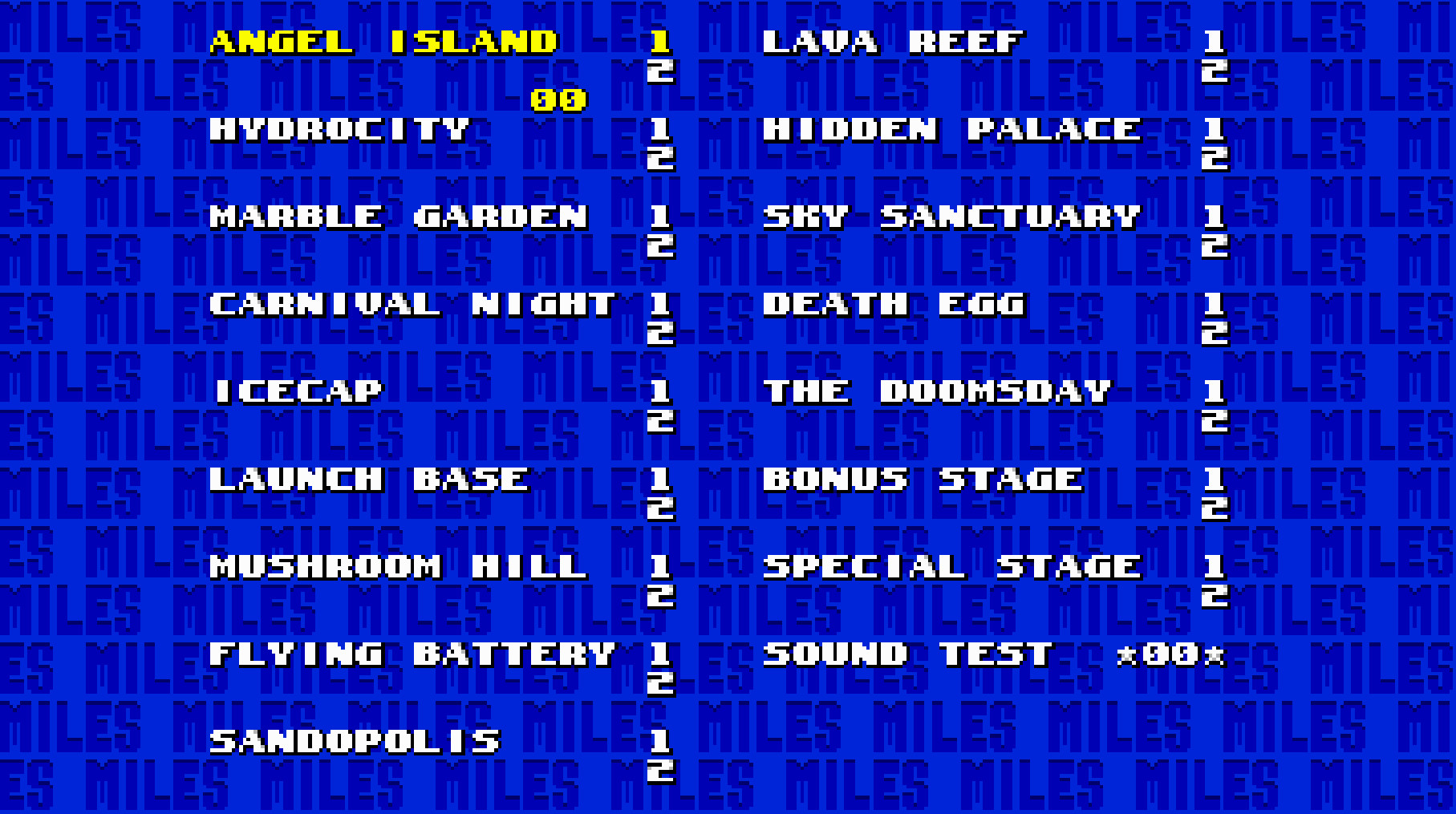Select Angel Island Act 2
The height and width of the screenshot is (814, 1456).
click(x=660, y=72)
